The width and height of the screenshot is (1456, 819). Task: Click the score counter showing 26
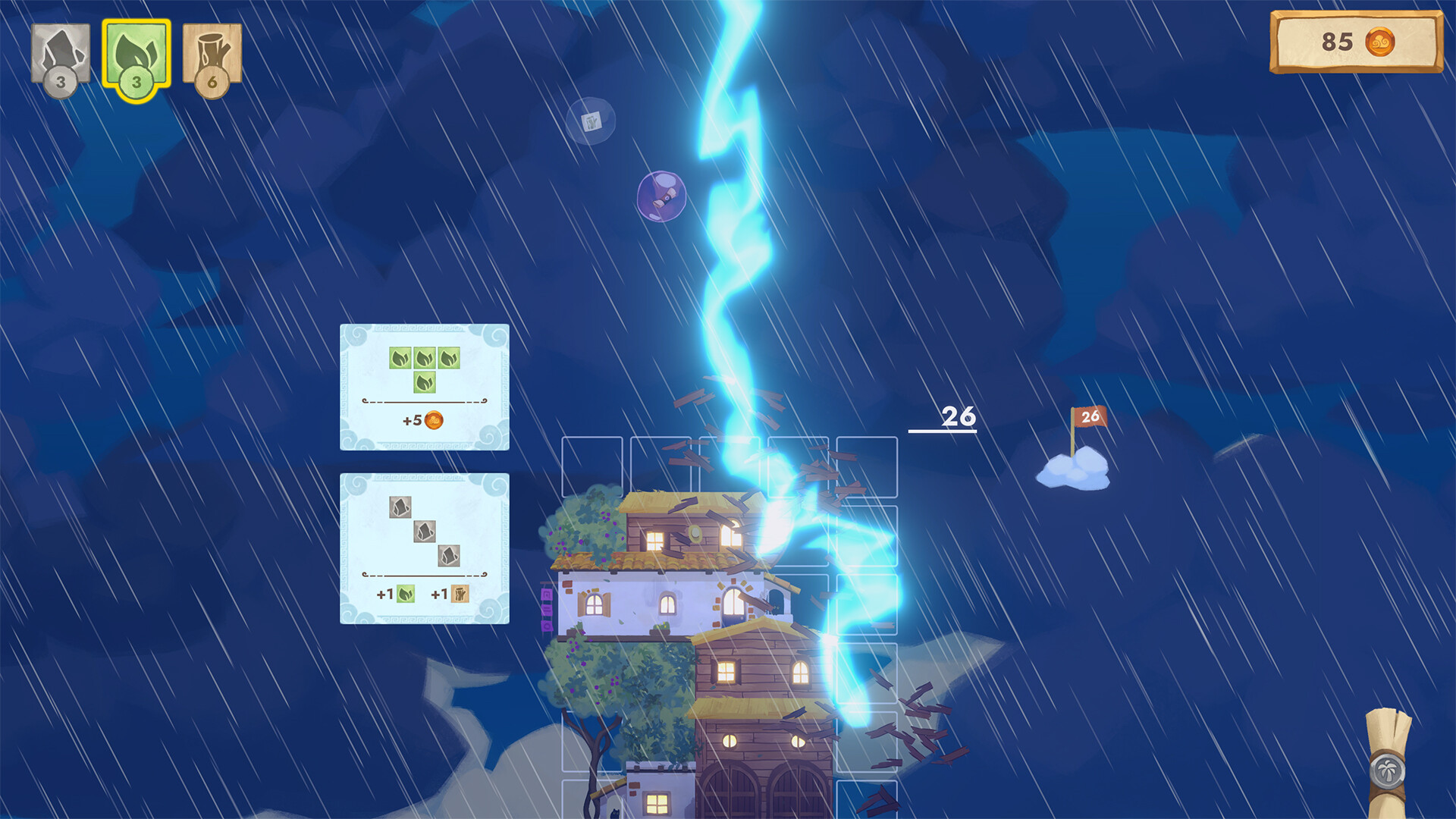pos(958,416)
